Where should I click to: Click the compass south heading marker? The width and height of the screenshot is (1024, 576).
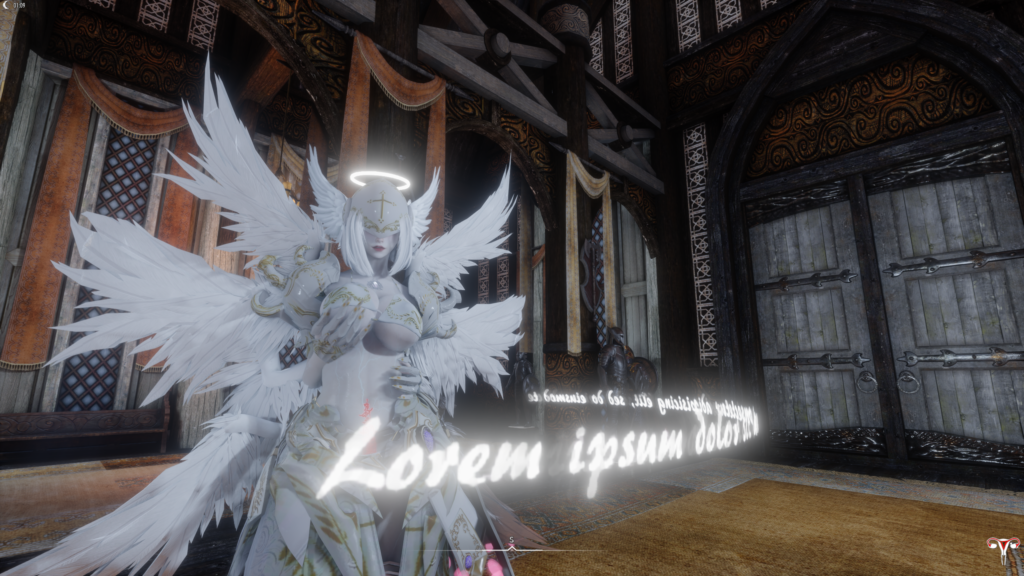coord(512,541)
